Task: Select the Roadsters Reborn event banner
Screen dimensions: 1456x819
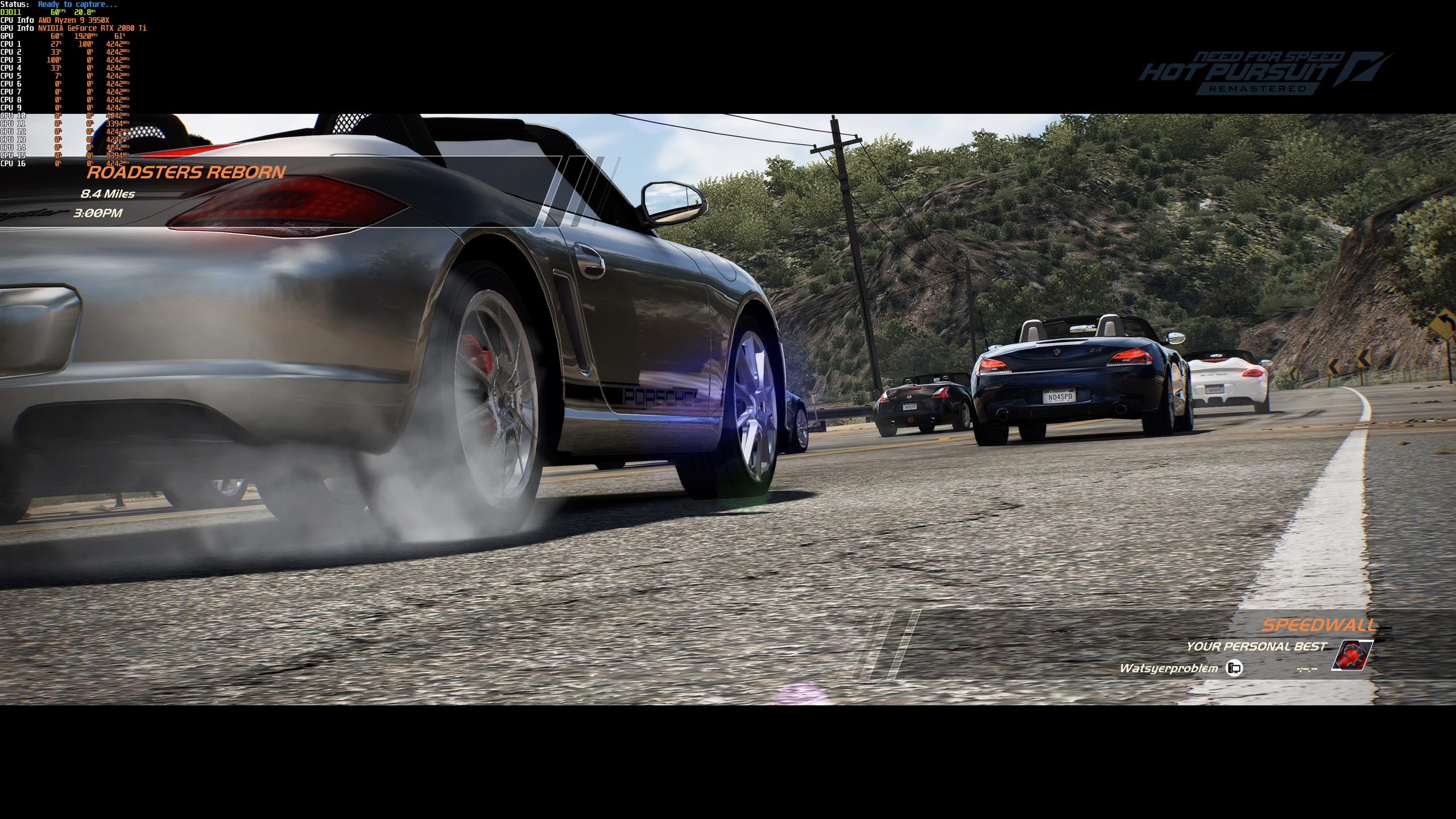Action: 185,172
